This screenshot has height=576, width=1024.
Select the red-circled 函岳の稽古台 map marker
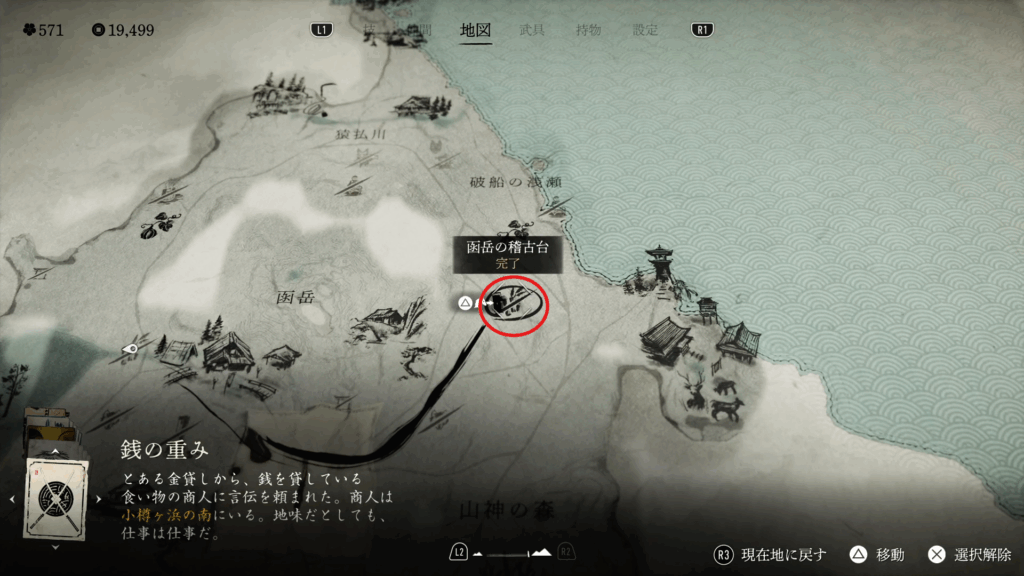tap(514, 304)
